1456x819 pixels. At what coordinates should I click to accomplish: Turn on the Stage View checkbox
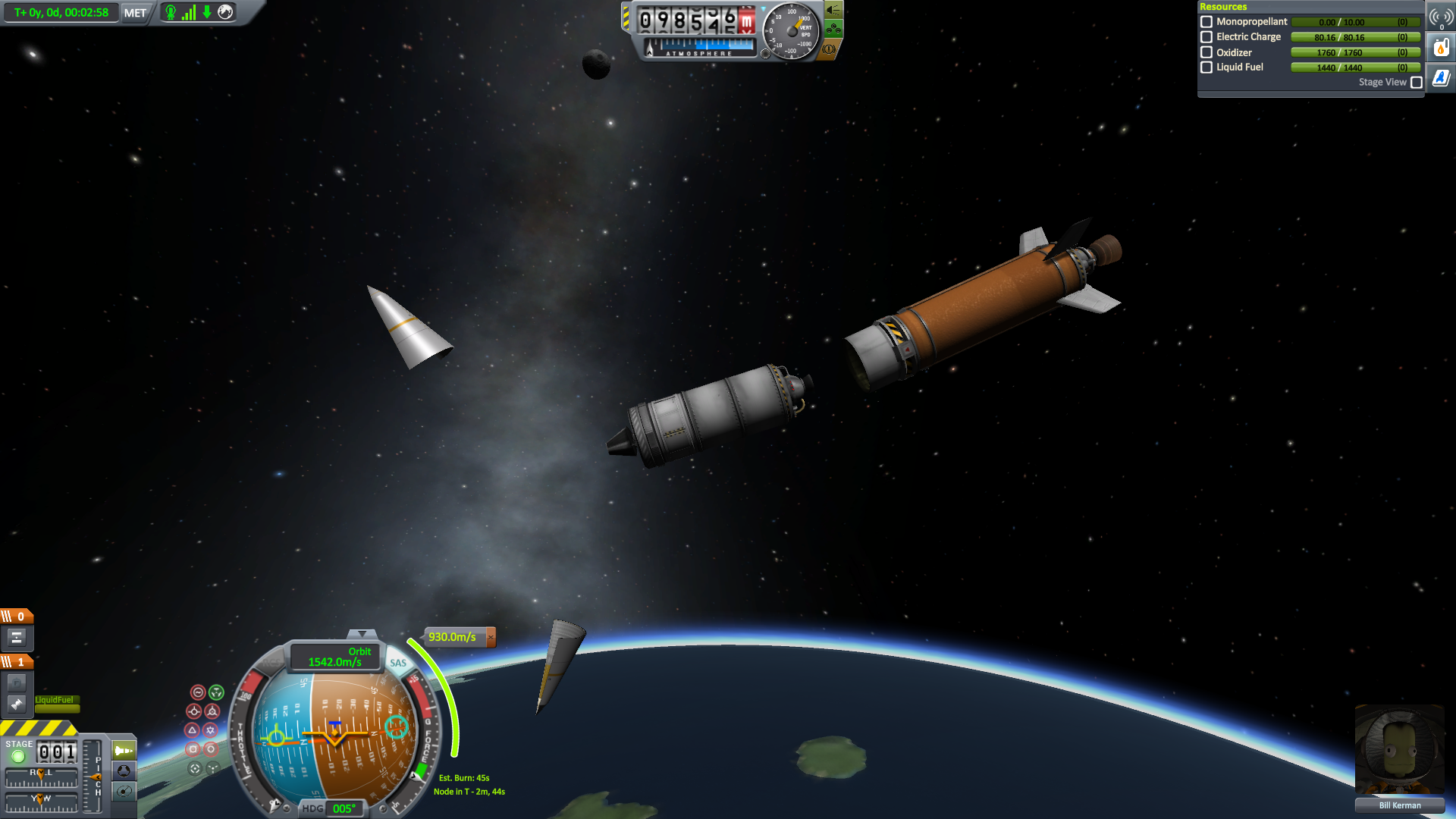tap(1416, 83)
